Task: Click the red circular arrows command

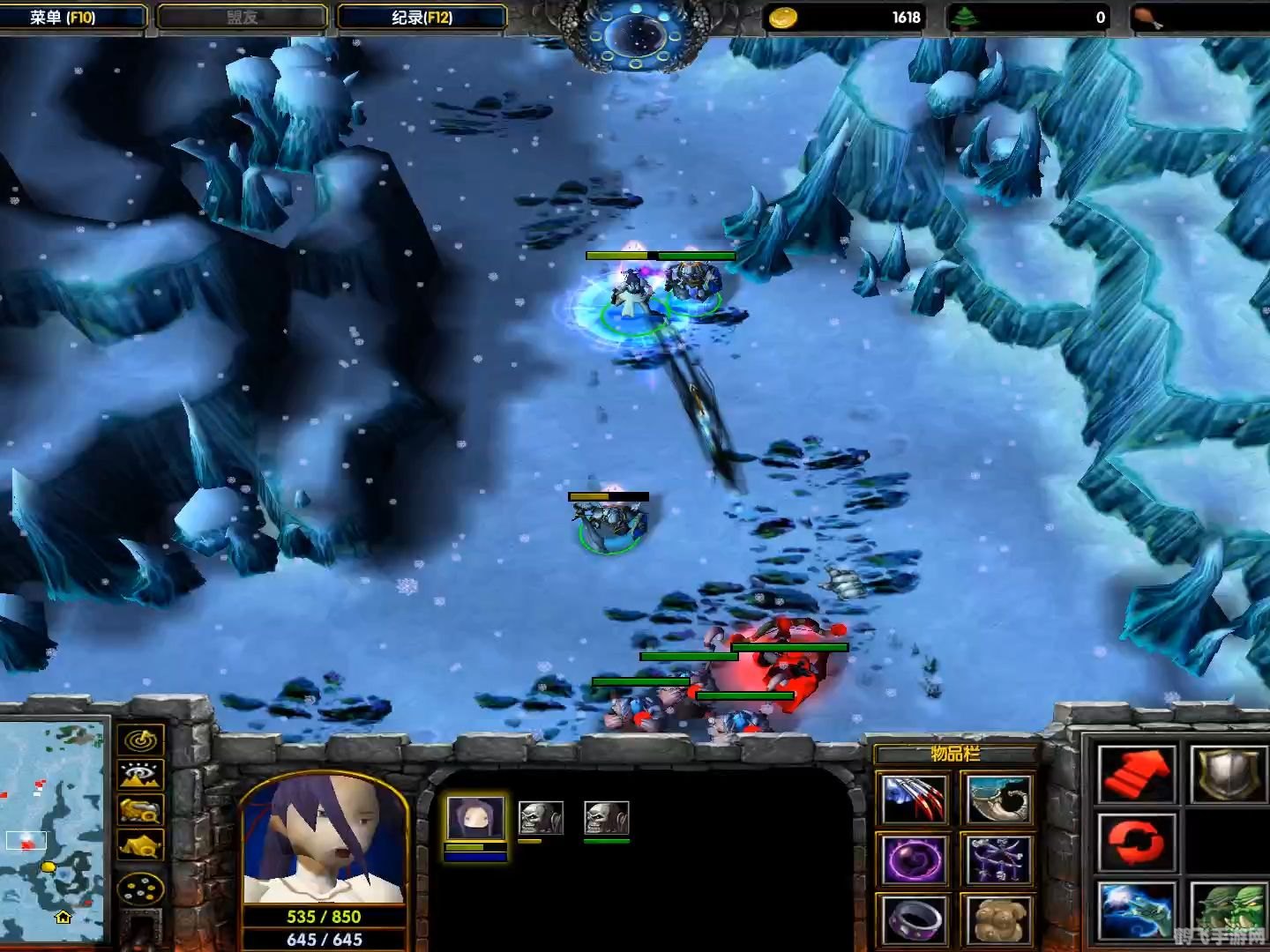Action: click(1137, 842)
